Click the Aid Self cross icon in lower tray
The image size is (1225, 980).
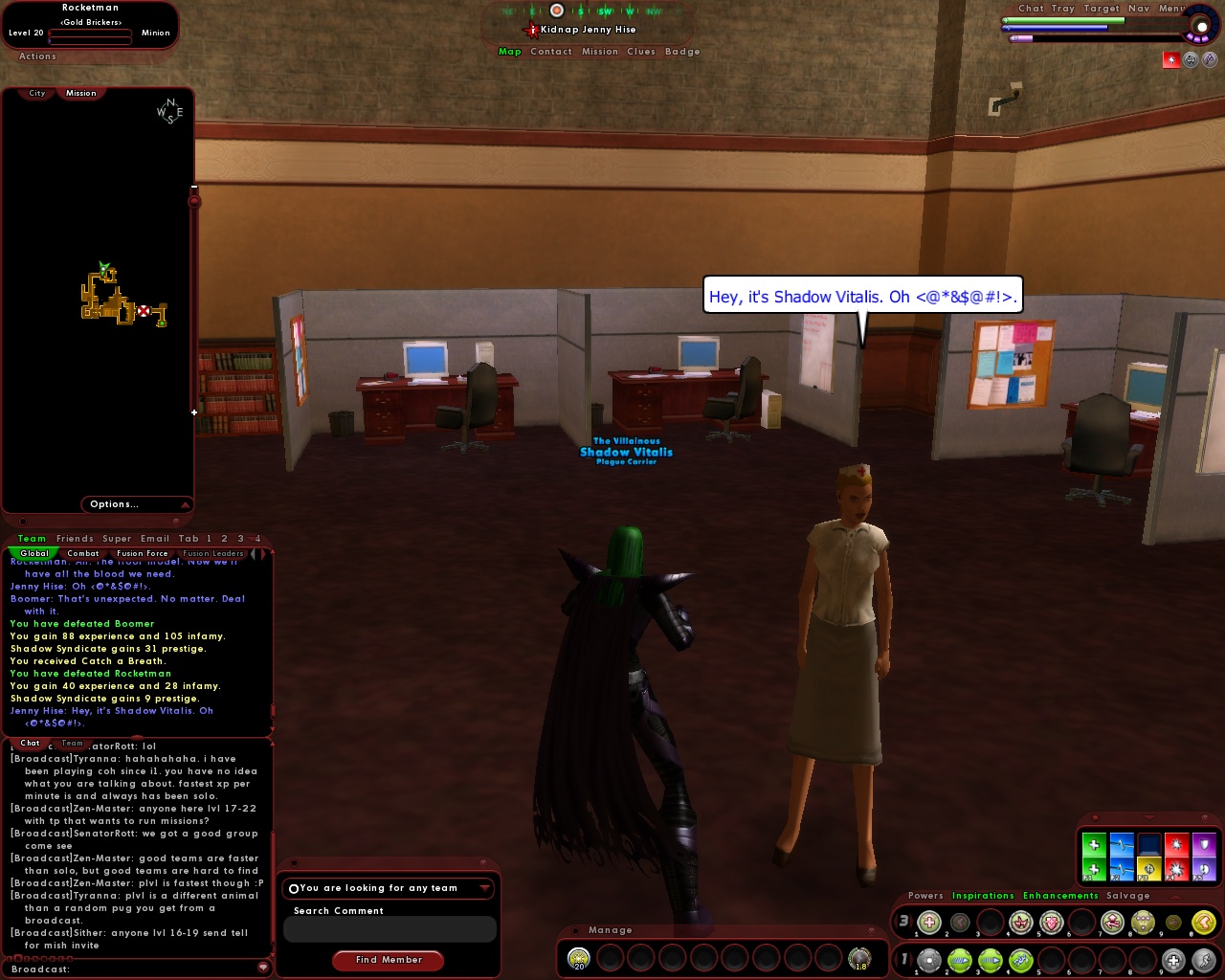(1173, 961)
